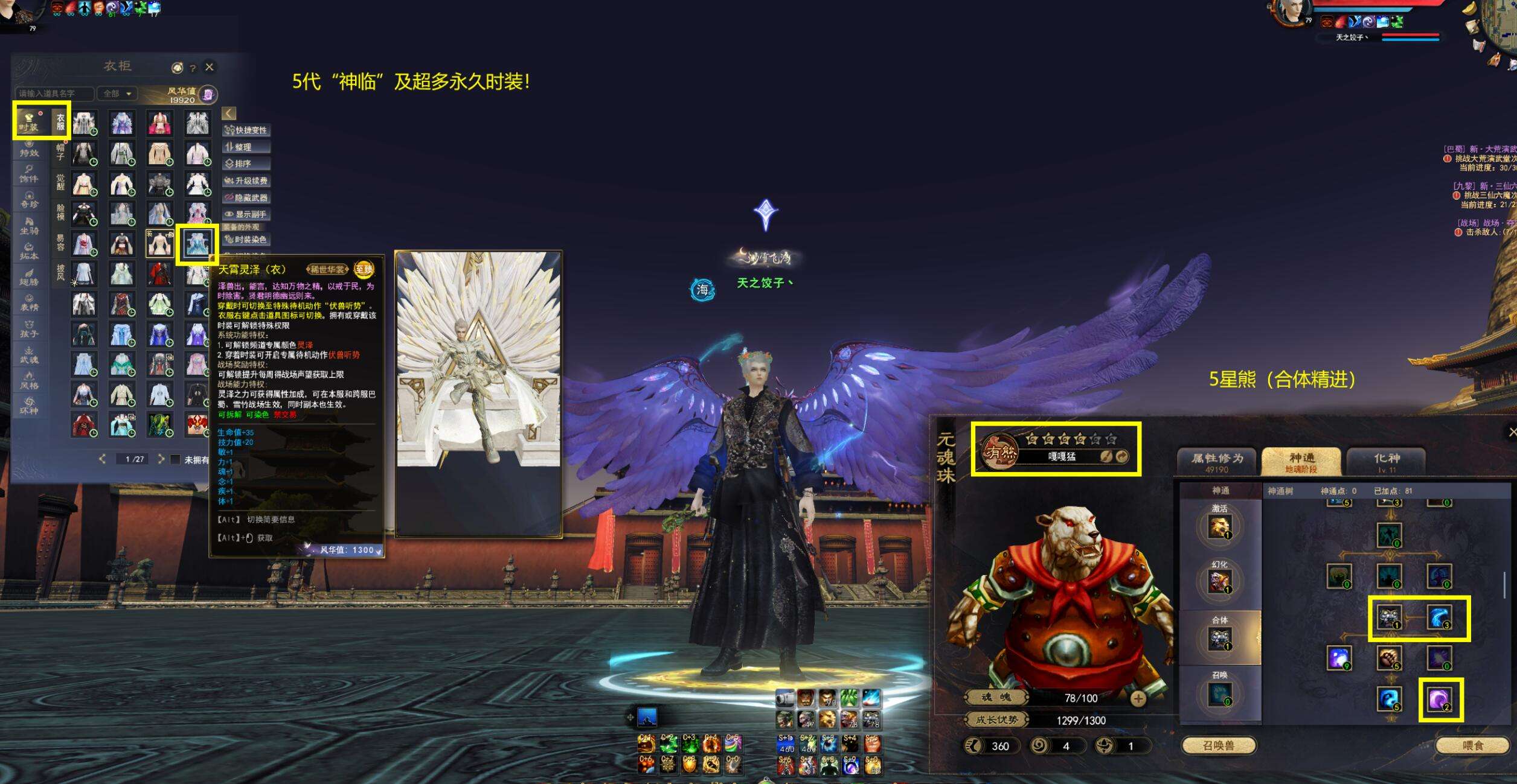This screenshot has width=1517, height=784.
Task: Open the 全部 filter dropdown
Action: click(x=117, y=94)
